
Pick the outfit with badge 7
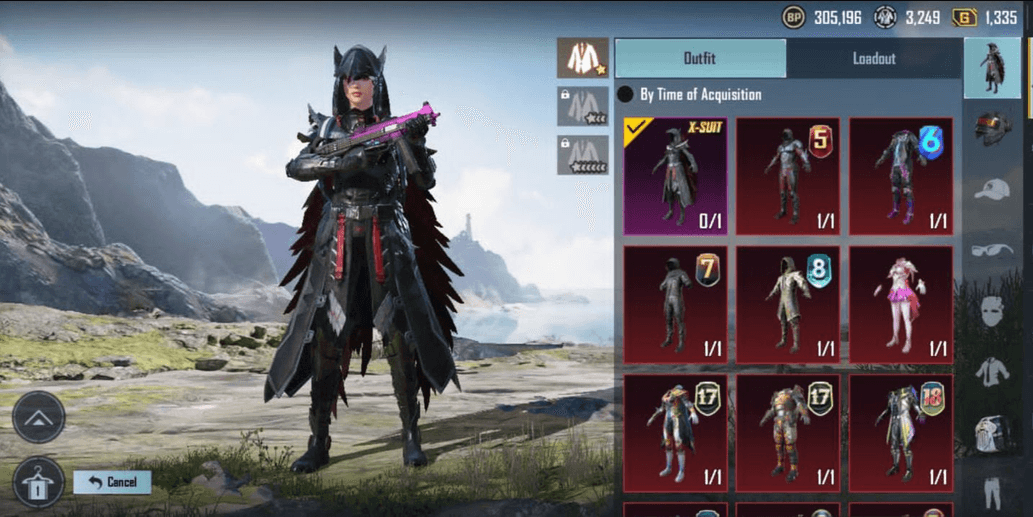tap(675, 305)
